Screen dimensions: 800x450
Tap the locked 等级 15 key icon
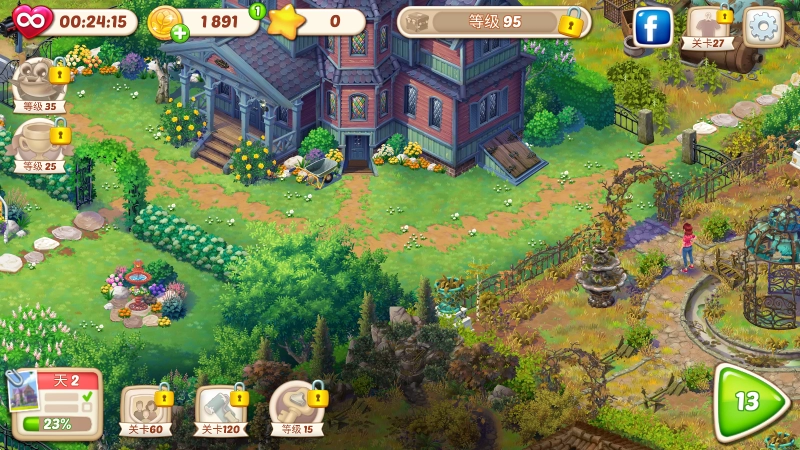[x=296, y=408]
